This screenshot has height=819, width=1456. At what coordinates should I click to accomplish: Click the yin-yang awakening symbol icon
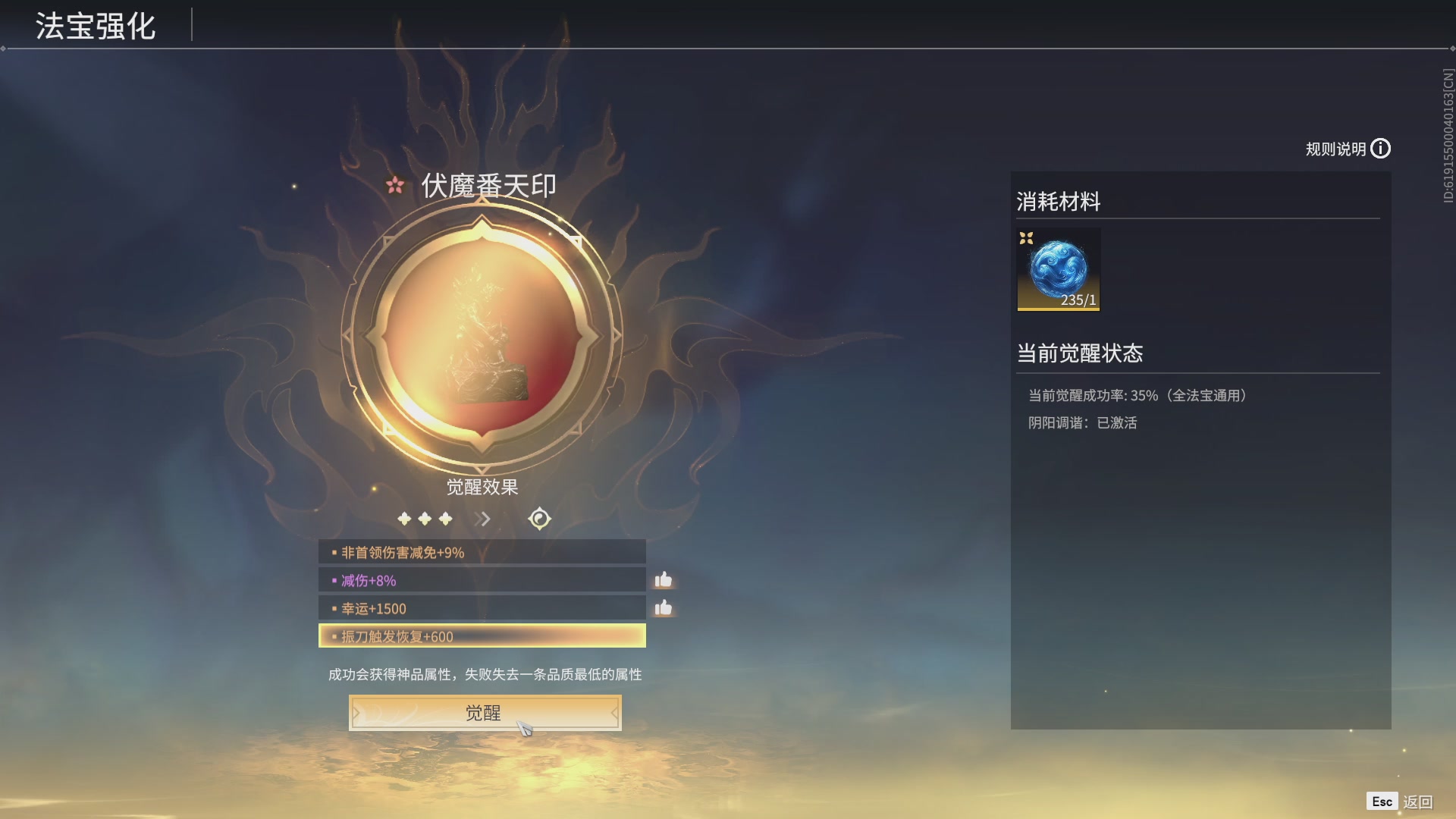click(x=538, y=519)
